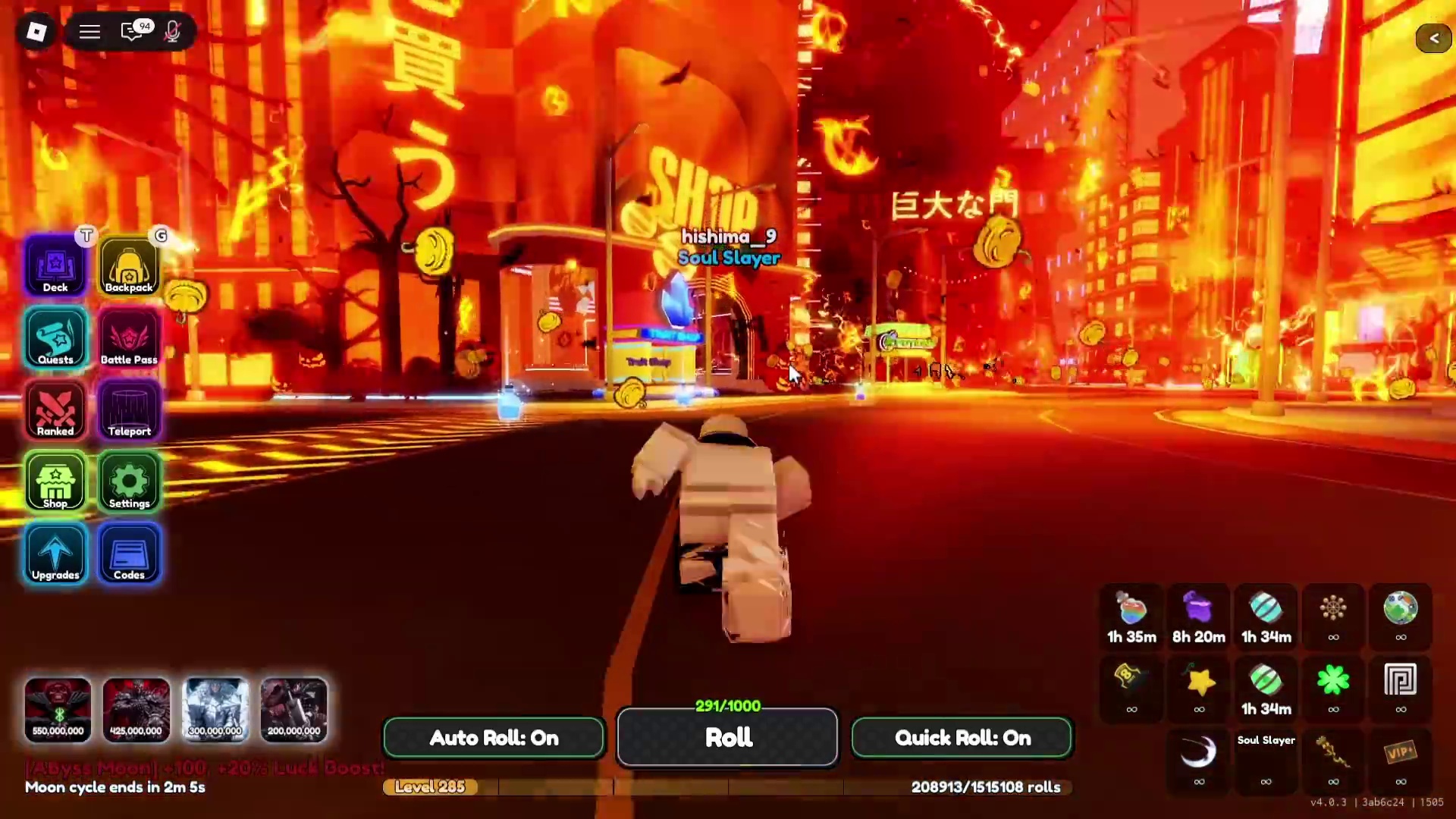Enter the Ranked mode menu
1456x819 pixels.
tap(55, 410)
